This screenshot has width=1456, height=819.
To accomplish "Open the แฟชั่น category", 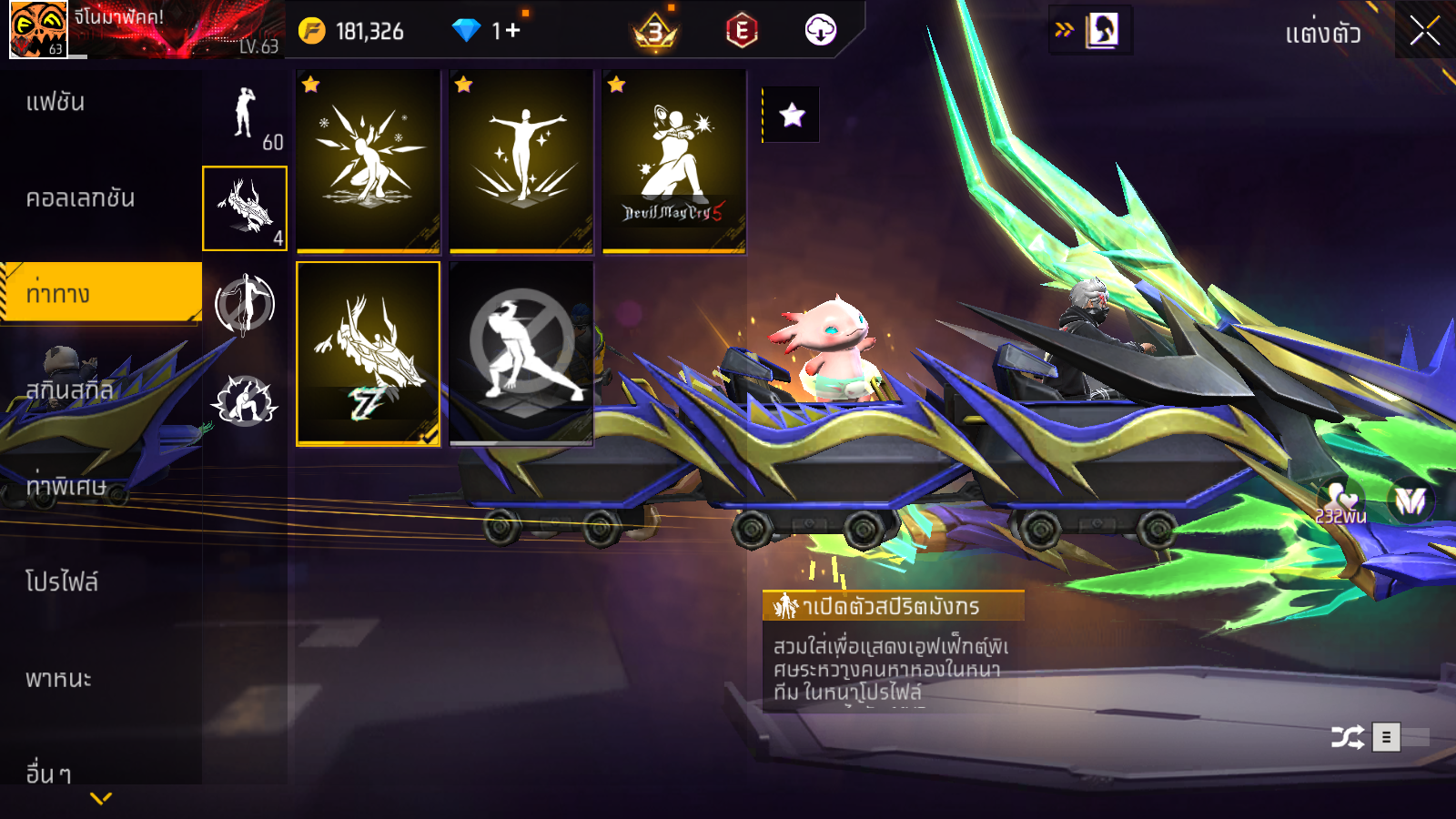I will (x=56, y=102).
